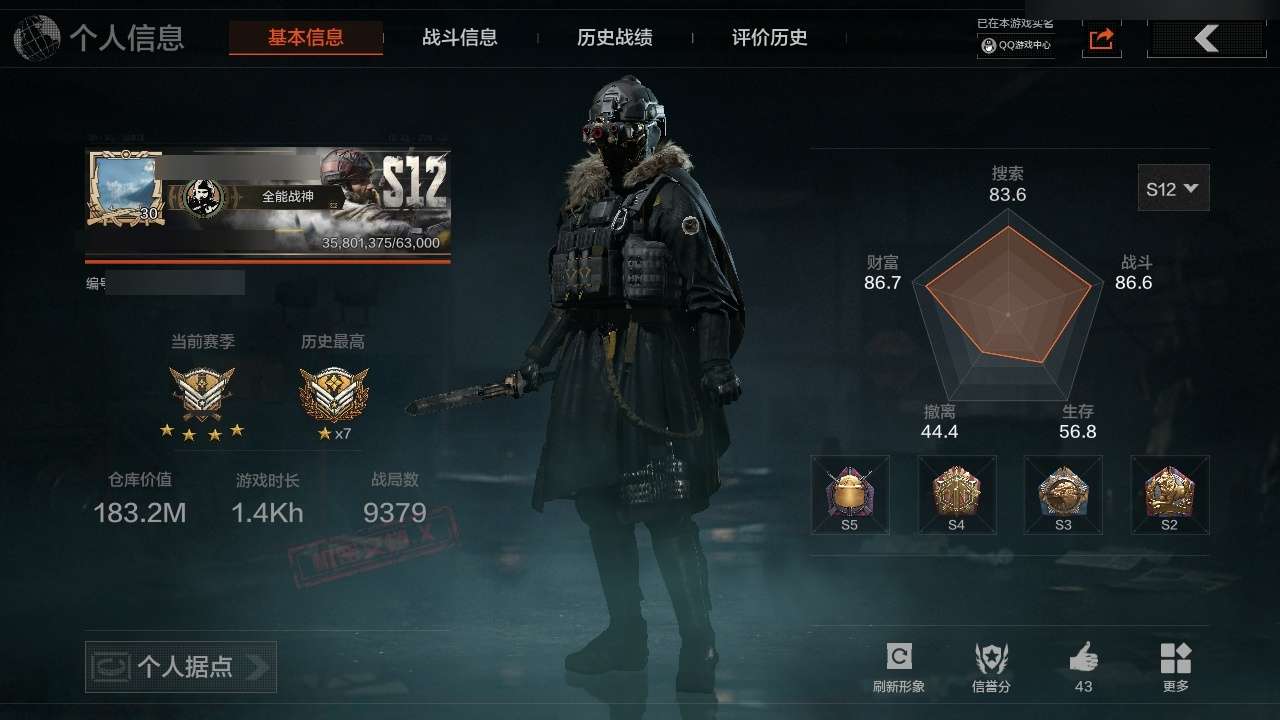Screen dimensions: 1280x720
Task: Choose the S3 season badge
Action: (1063, 495)
